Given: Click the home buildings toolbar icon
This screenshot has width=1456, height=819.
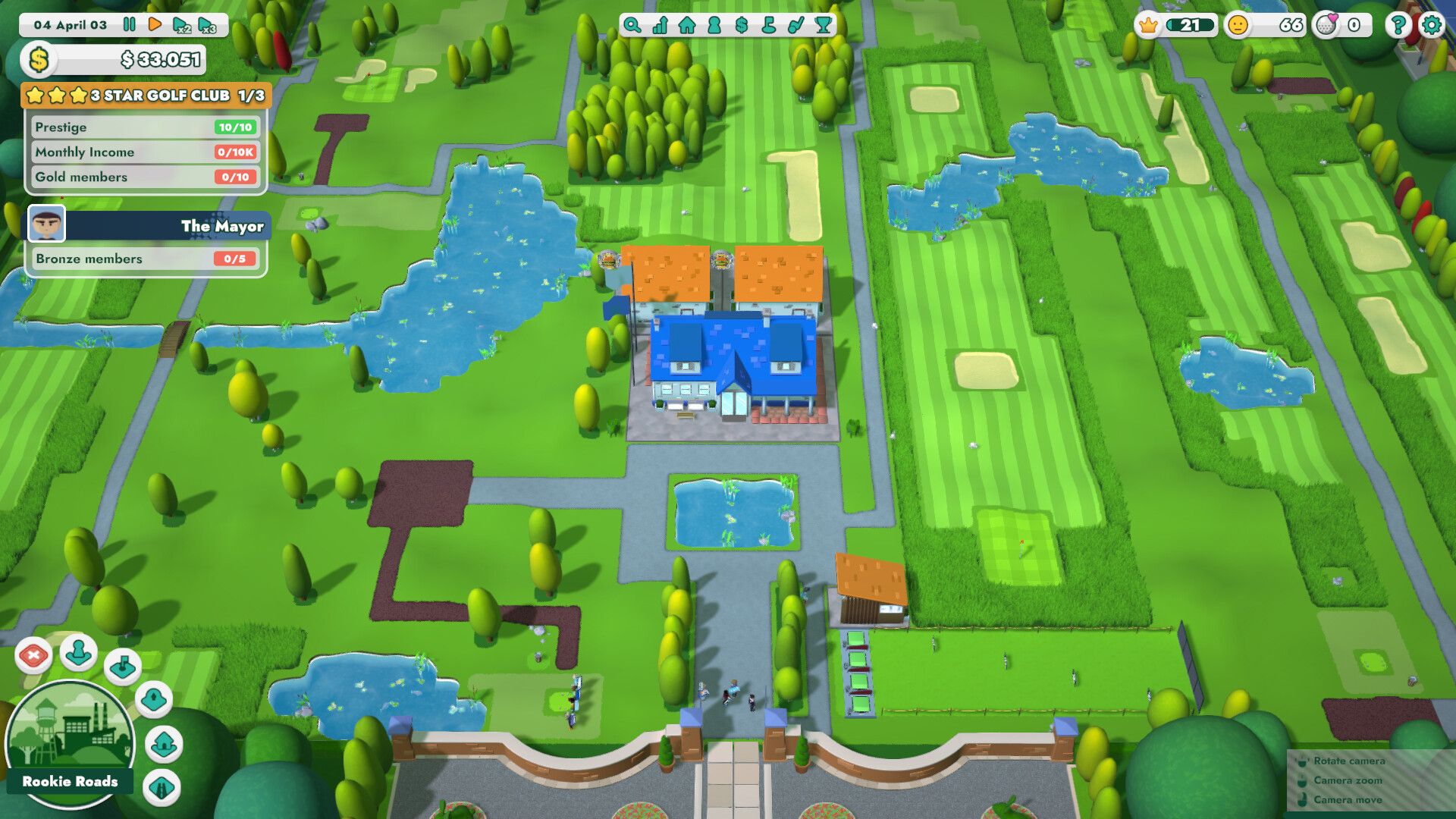Looking at the screenshot, I should [687, 25].
